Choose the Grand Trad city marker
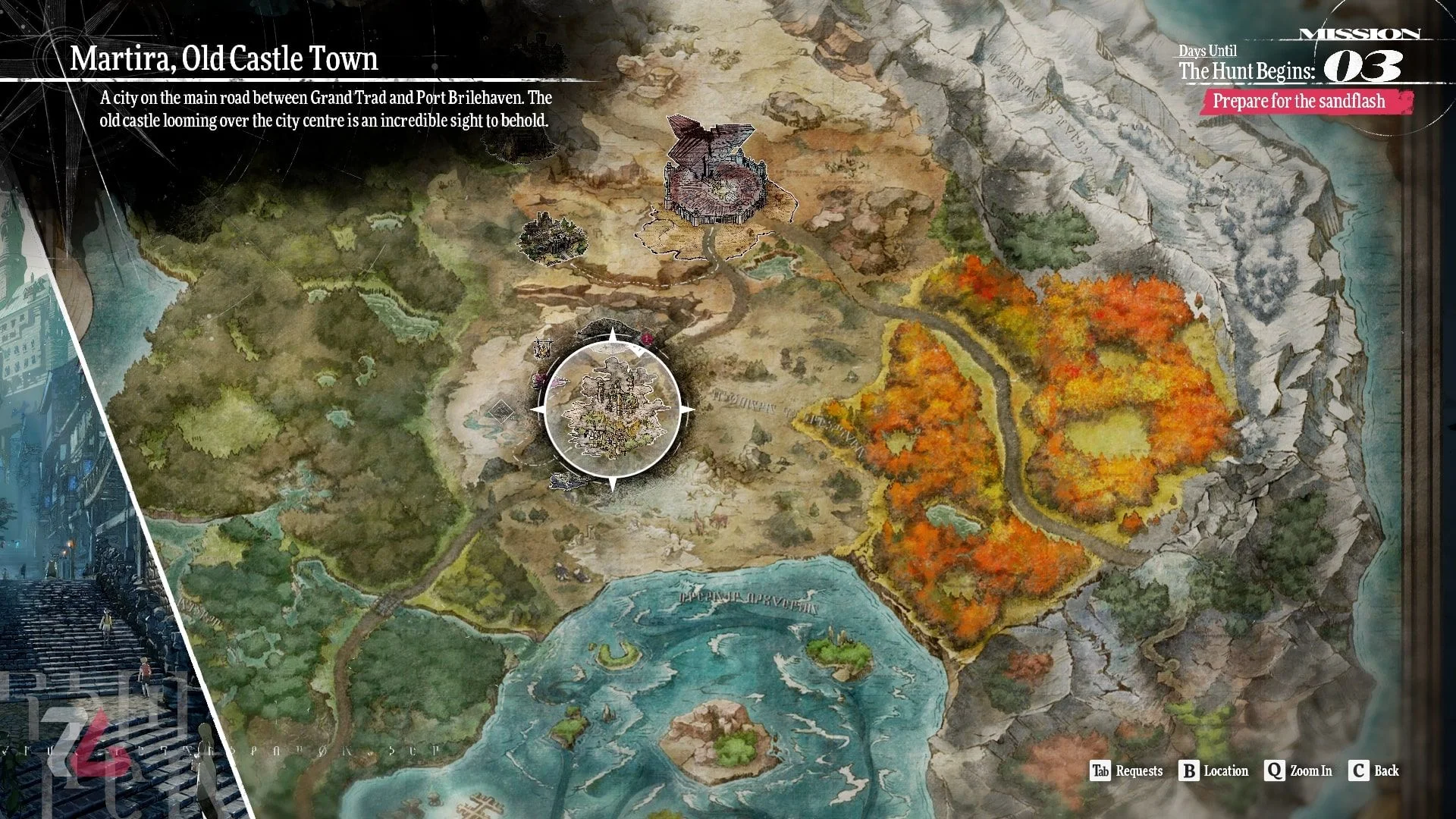 [711, 173]
